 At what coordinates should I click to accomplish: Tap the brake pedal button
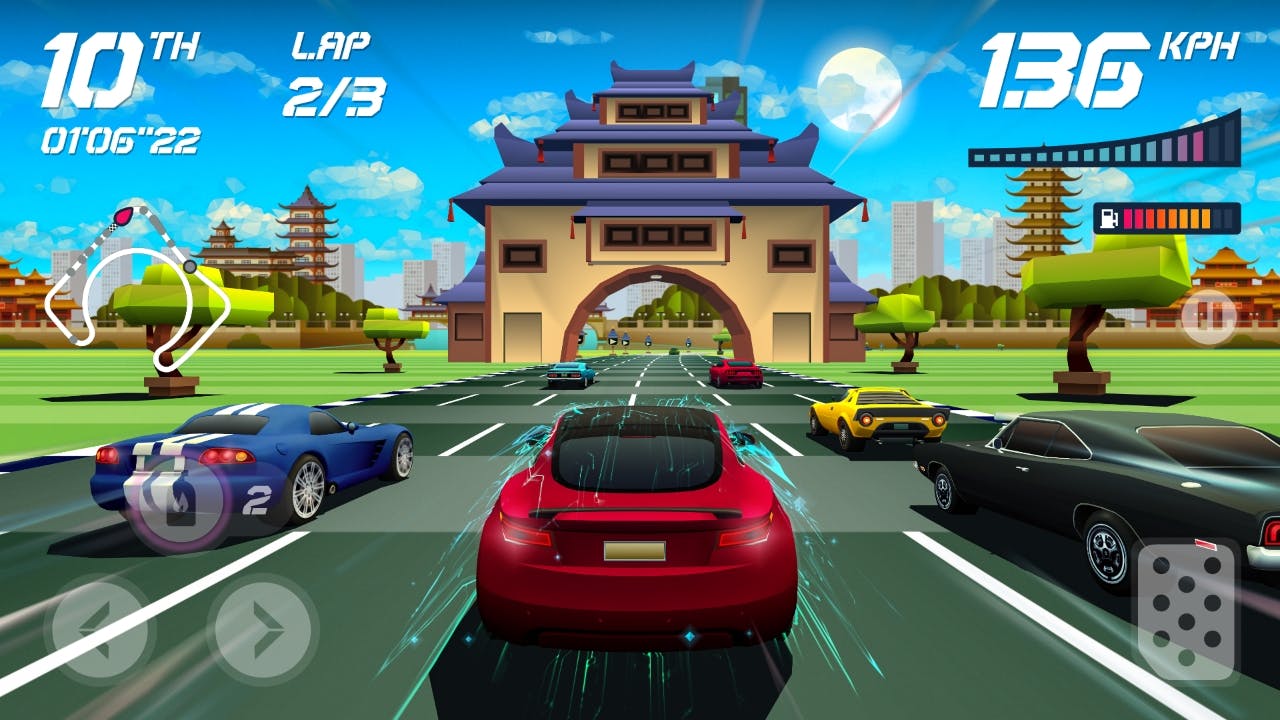pos(1186,610)
